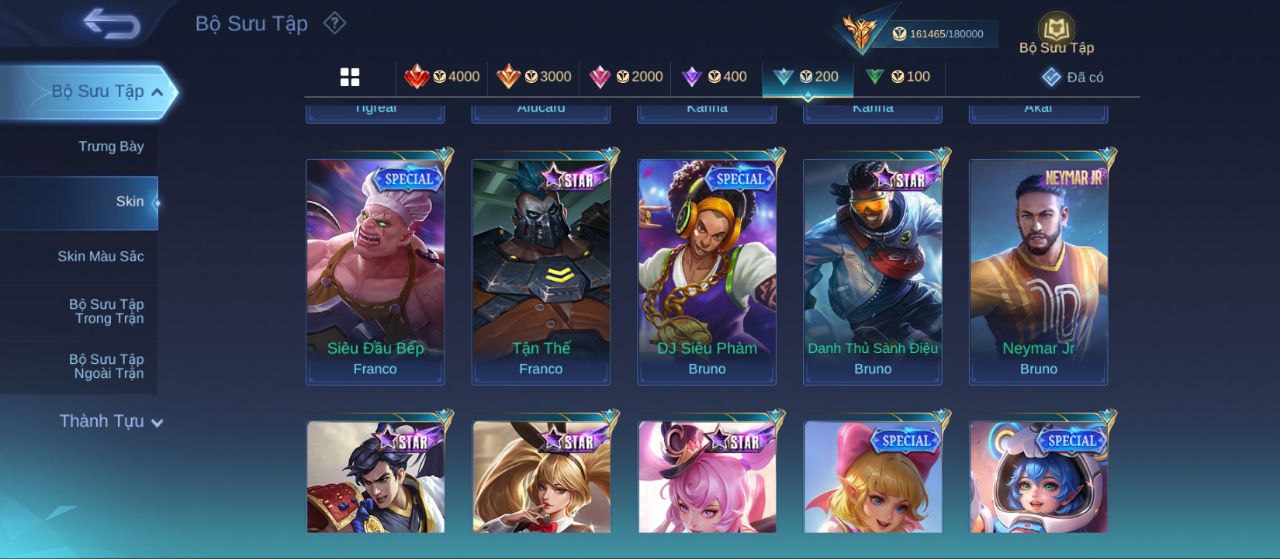Go back using the return arrow
The width and height of the screenshot is (1280, 559).
(x=111, y=23)
